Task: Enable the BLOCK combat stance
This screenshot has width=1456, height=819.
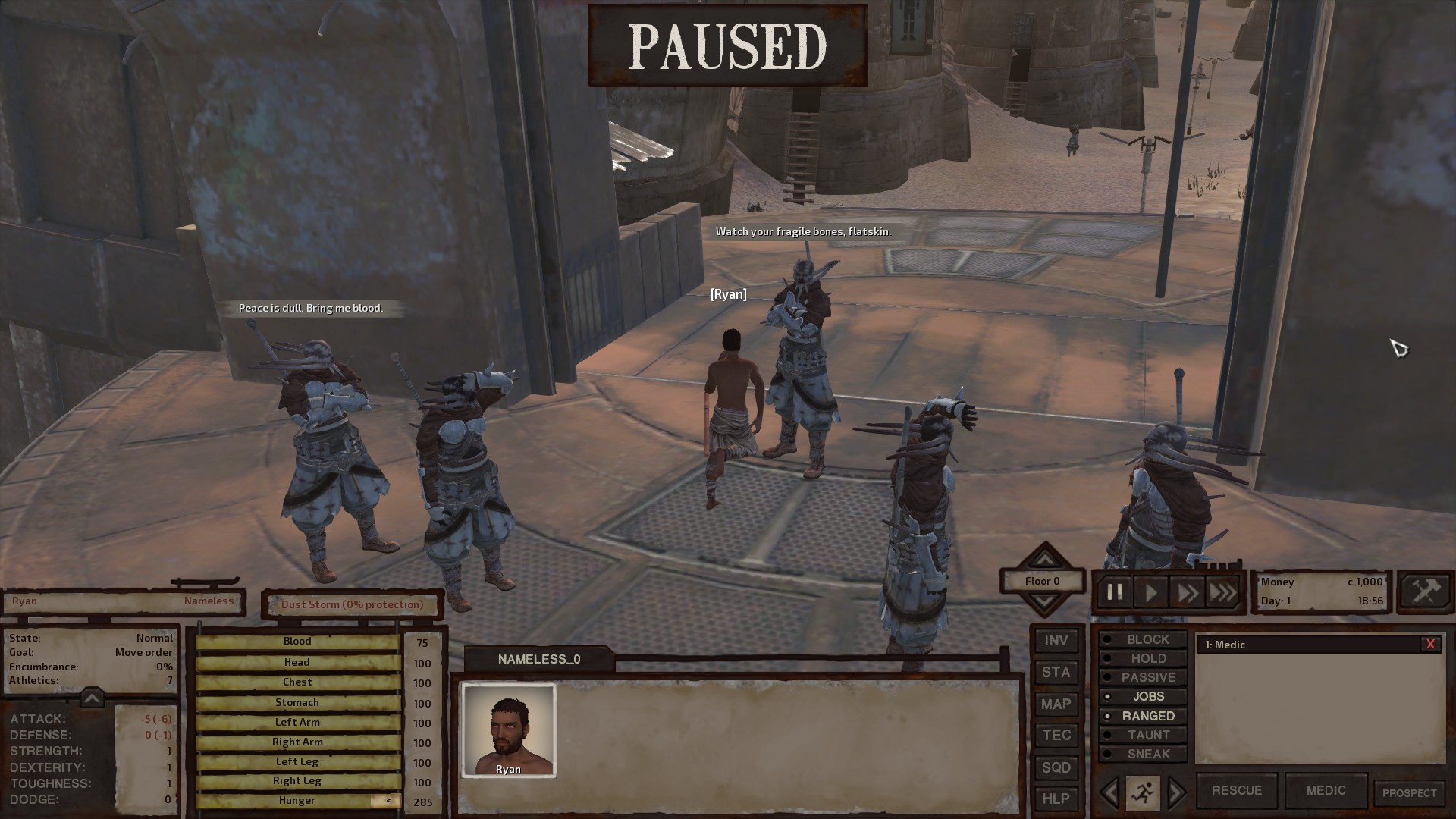Action: [x=1144, y=639]
